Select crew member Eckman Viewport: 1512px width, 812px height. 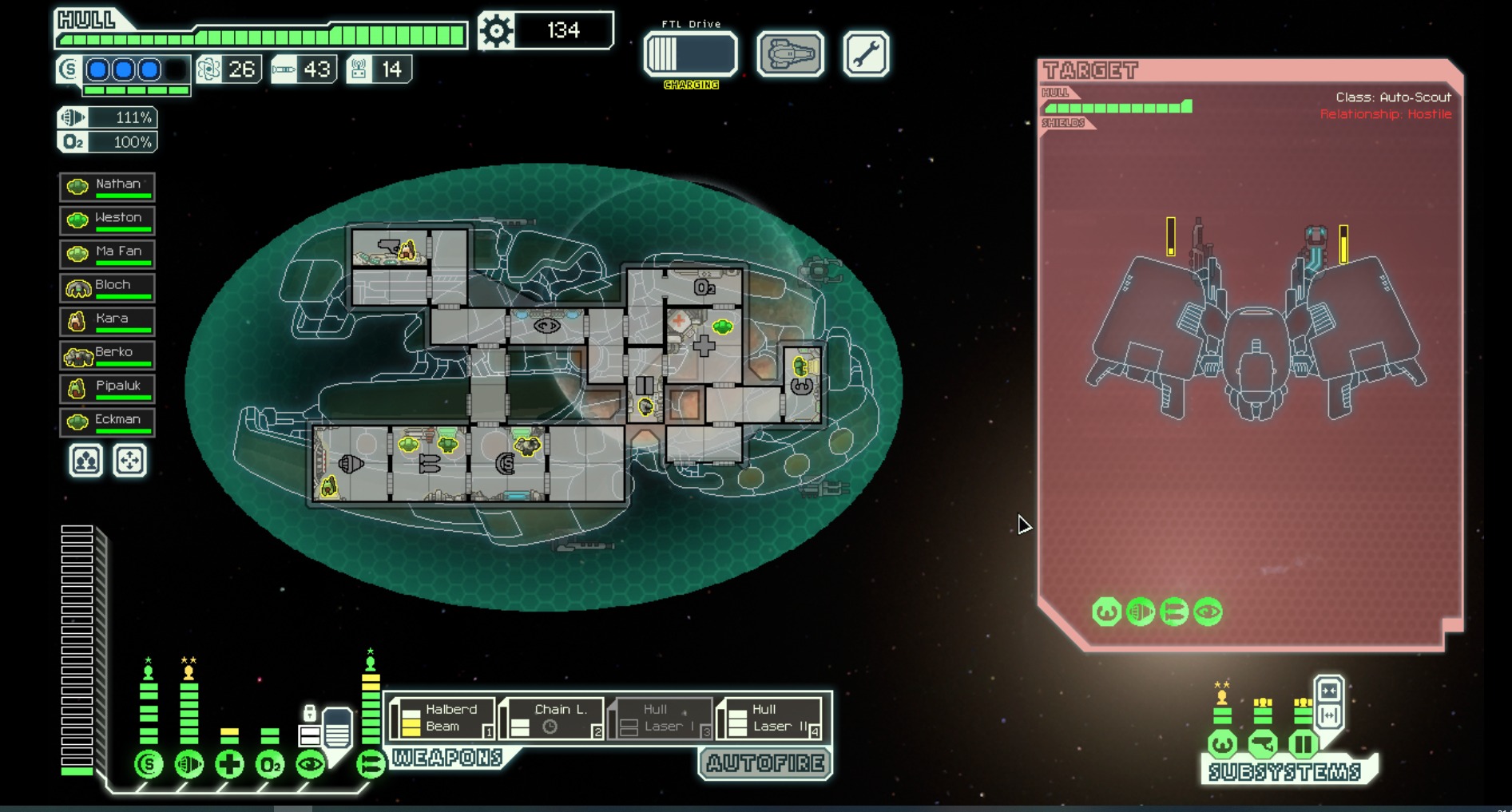click(x=108, y=422)
